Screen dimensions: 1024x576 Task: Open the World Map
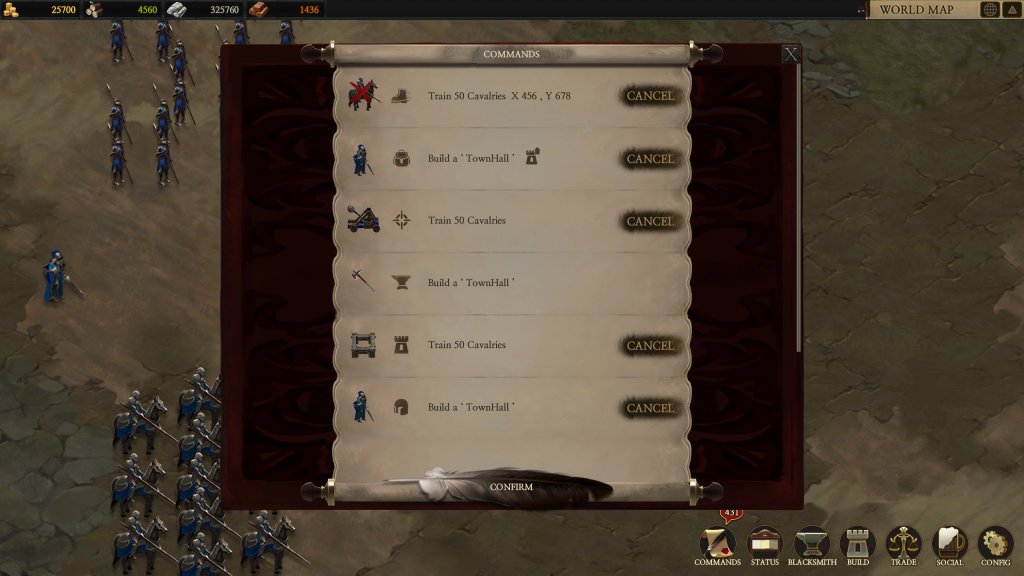point(916,10)
